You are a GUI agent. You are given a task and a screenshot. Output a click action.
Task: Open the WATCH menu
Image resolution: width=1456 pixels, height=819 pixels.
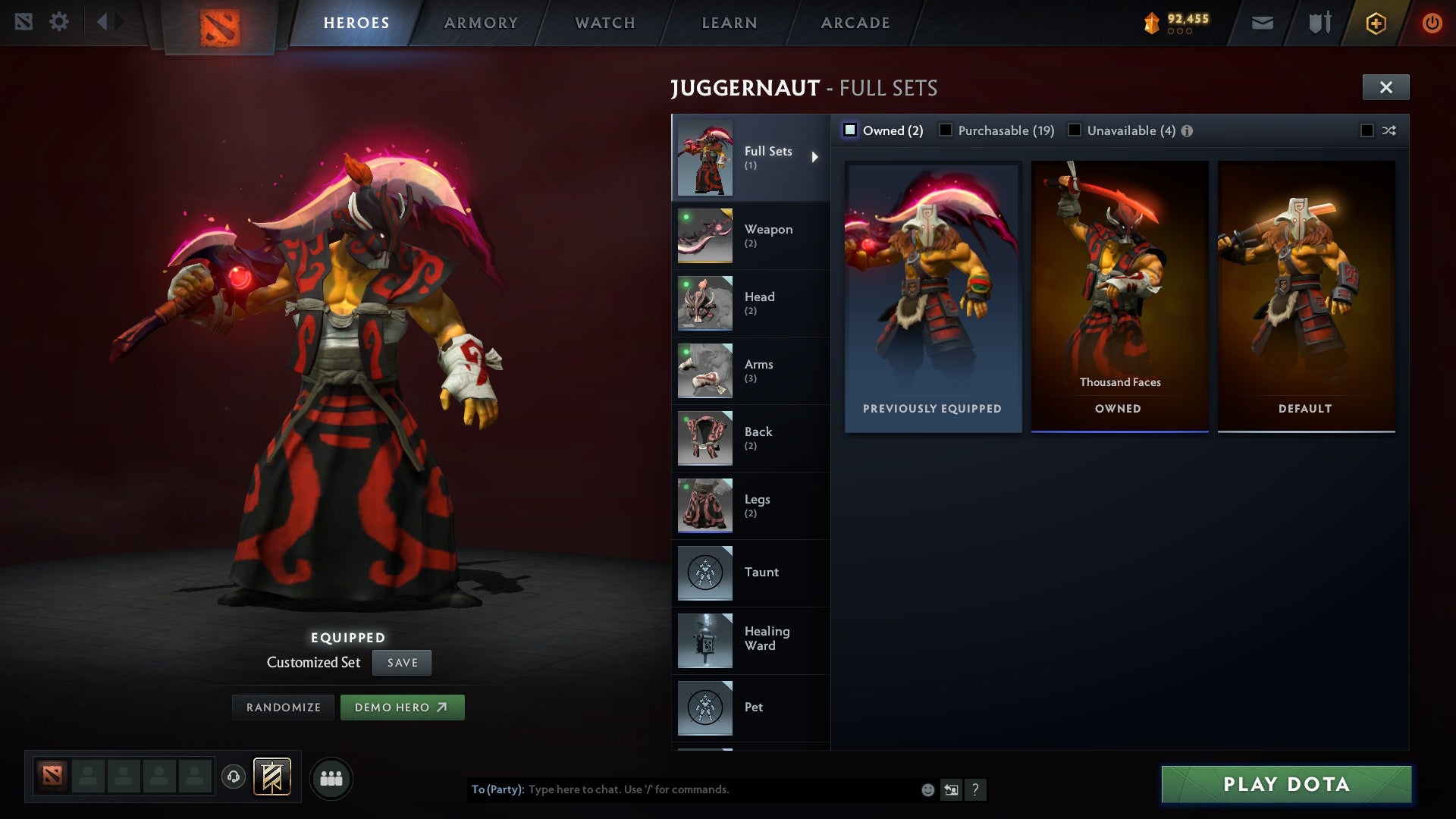pos(604,22)
